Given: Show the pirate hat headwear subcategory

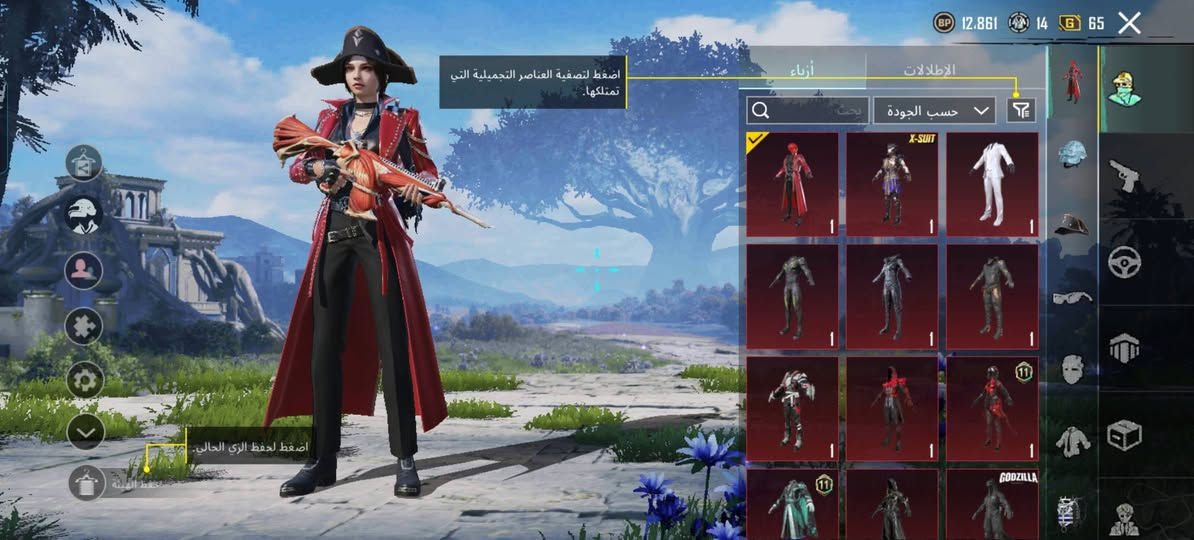Looking at the screenshot, I should click(x=1072, y=223).
